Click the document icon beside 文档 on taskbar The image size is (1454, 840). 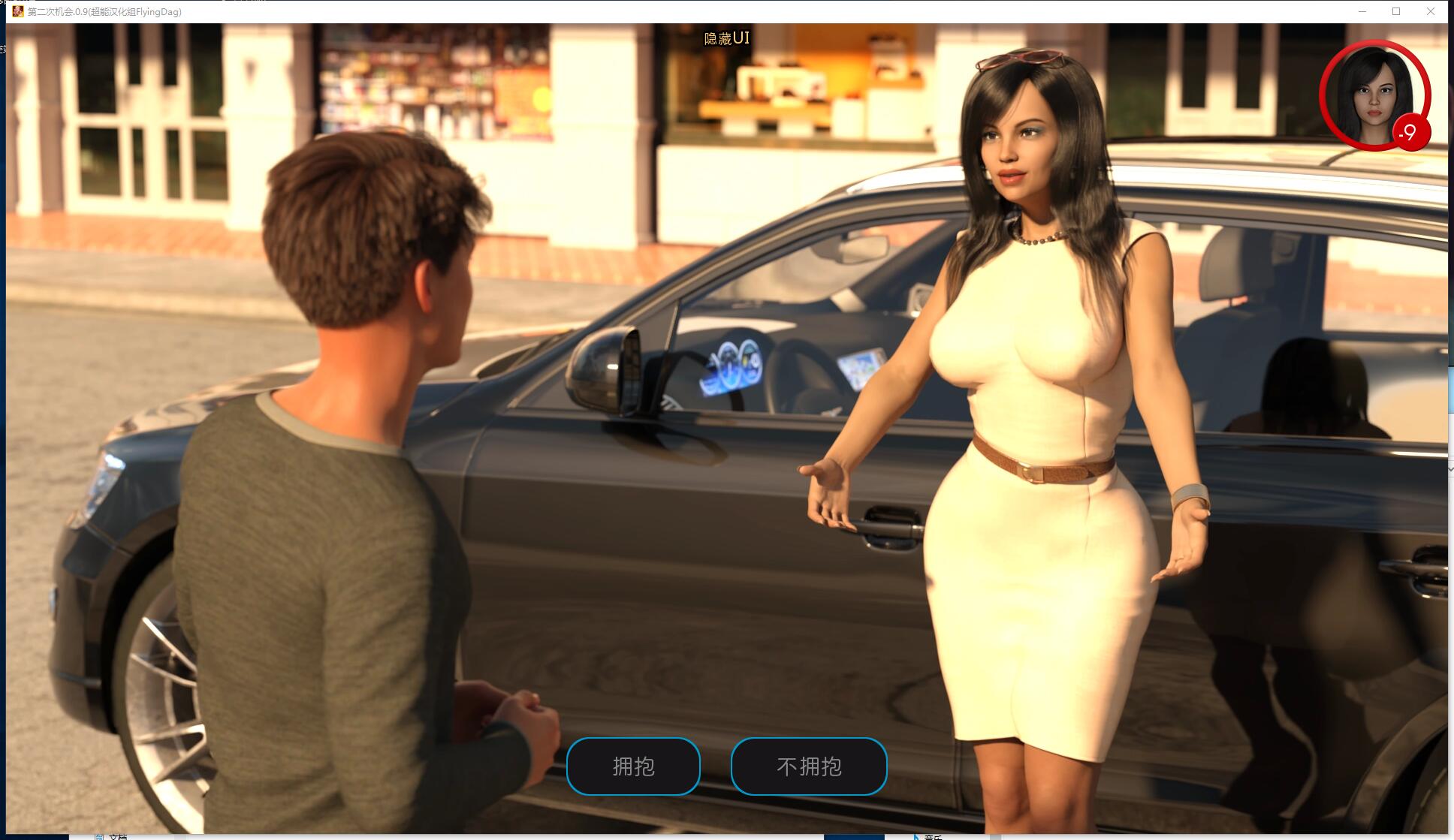(x=100, y=835)
